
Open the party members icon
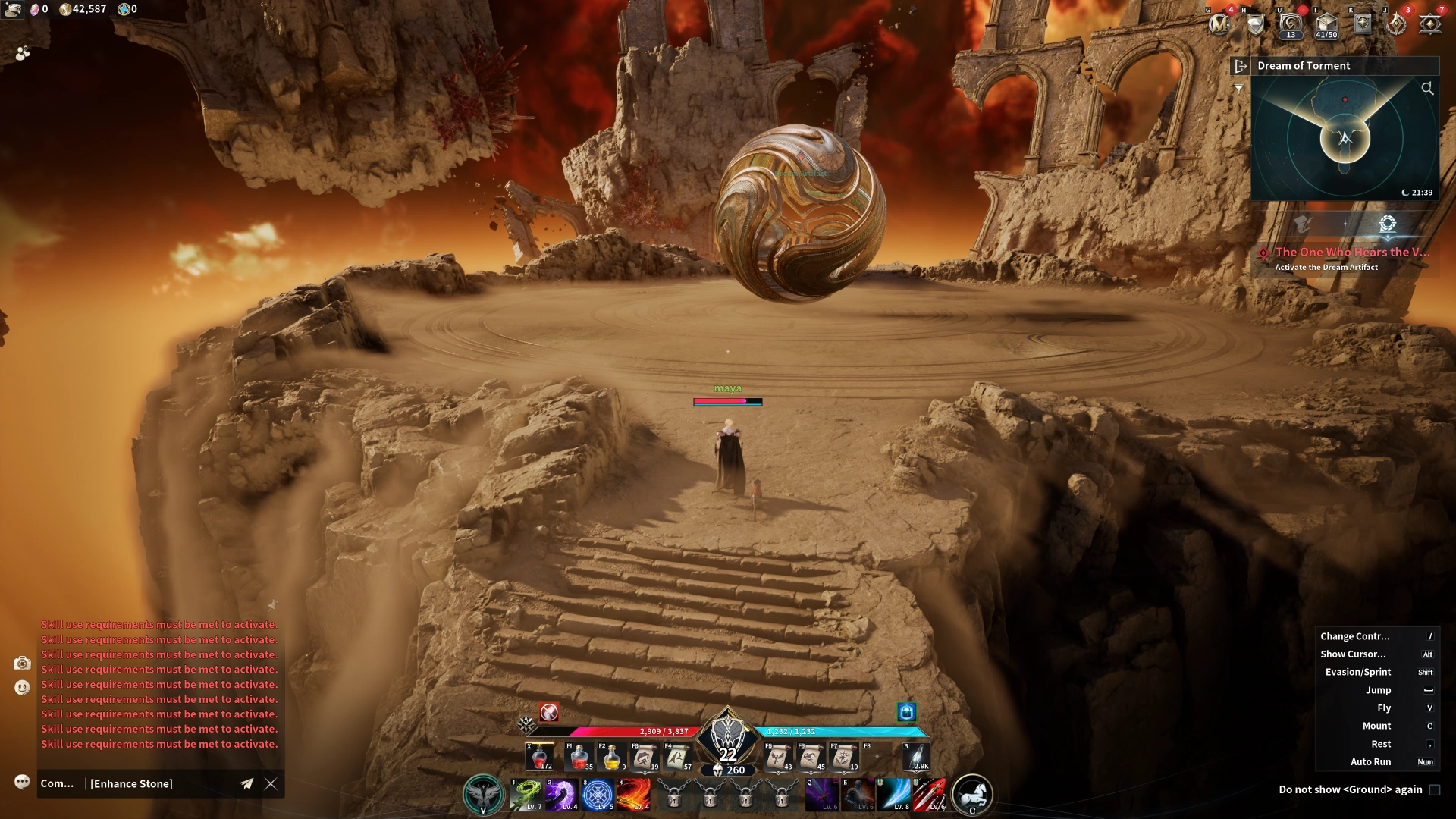pos(23,53)
